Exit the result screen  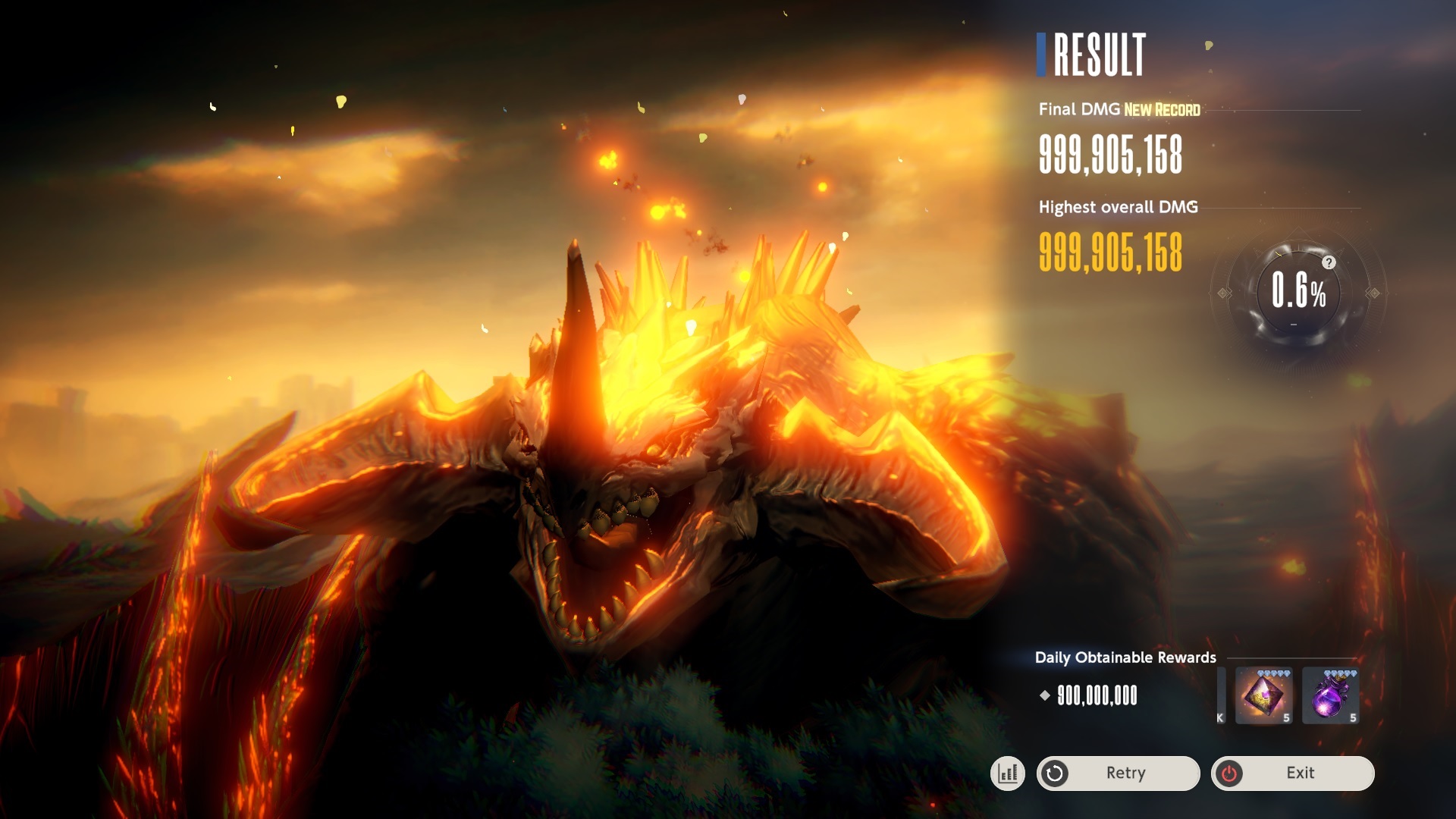pyautogui.click(x=1292, y=773)
